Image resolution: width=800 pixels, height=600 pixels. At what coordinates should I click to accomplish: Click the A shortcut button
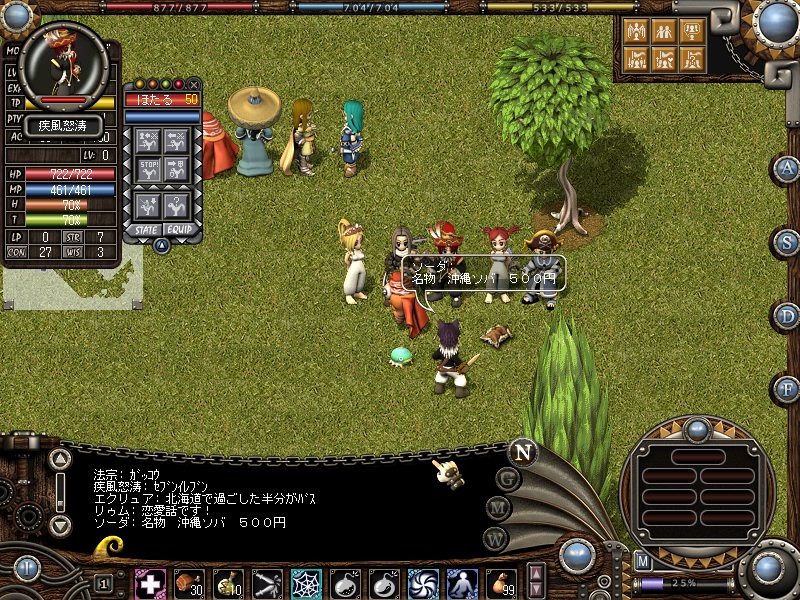[787, 169]
